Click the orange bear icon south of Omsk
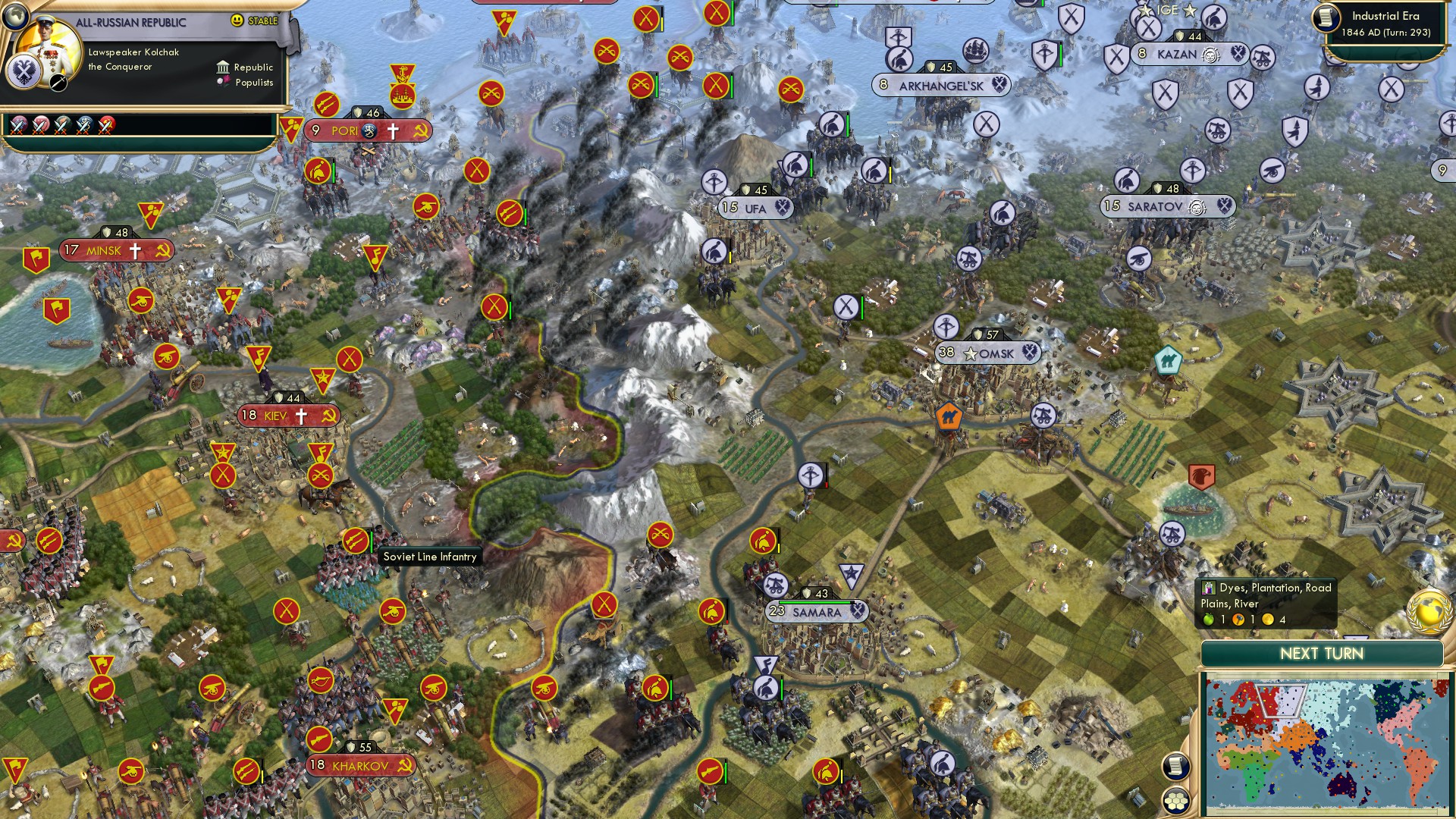 click(948, 416)
